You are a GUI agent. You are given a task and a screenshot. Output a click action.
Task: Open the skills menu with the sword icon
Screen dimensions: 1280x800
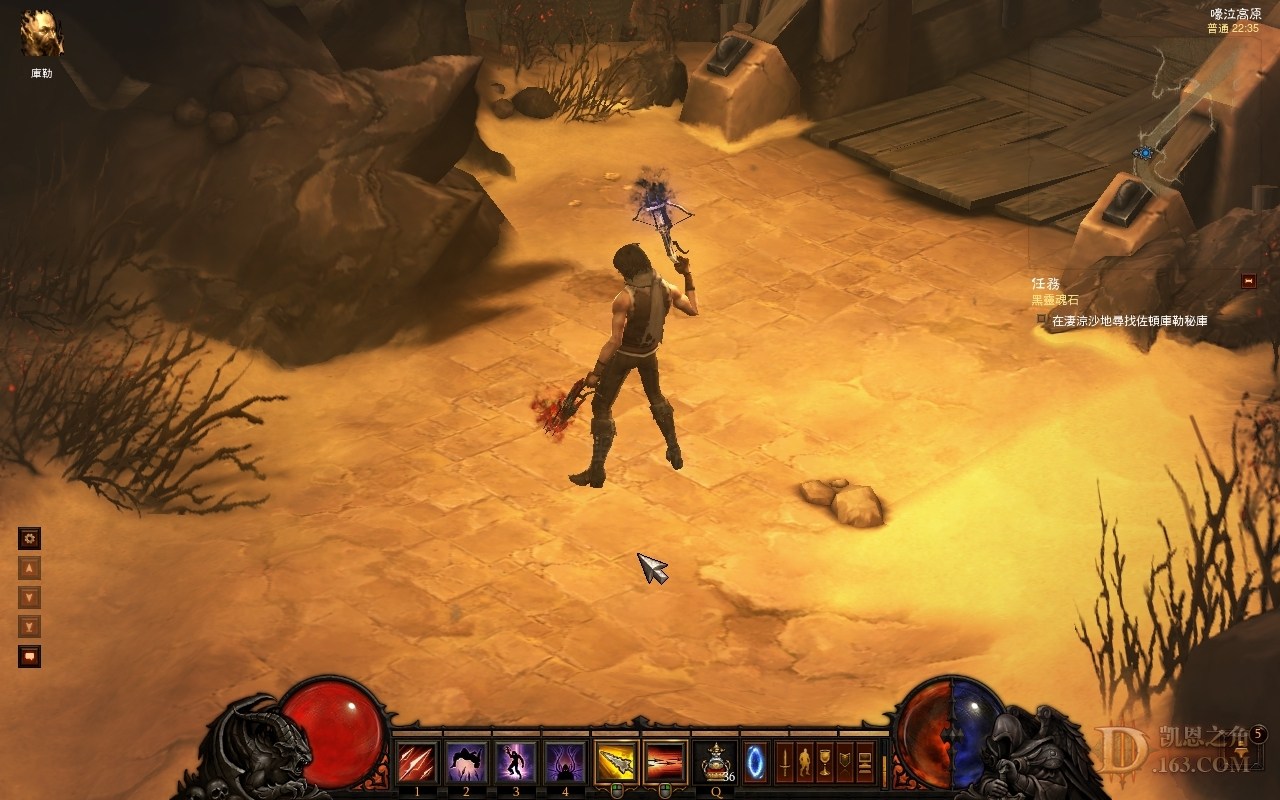tap(785, 763)
